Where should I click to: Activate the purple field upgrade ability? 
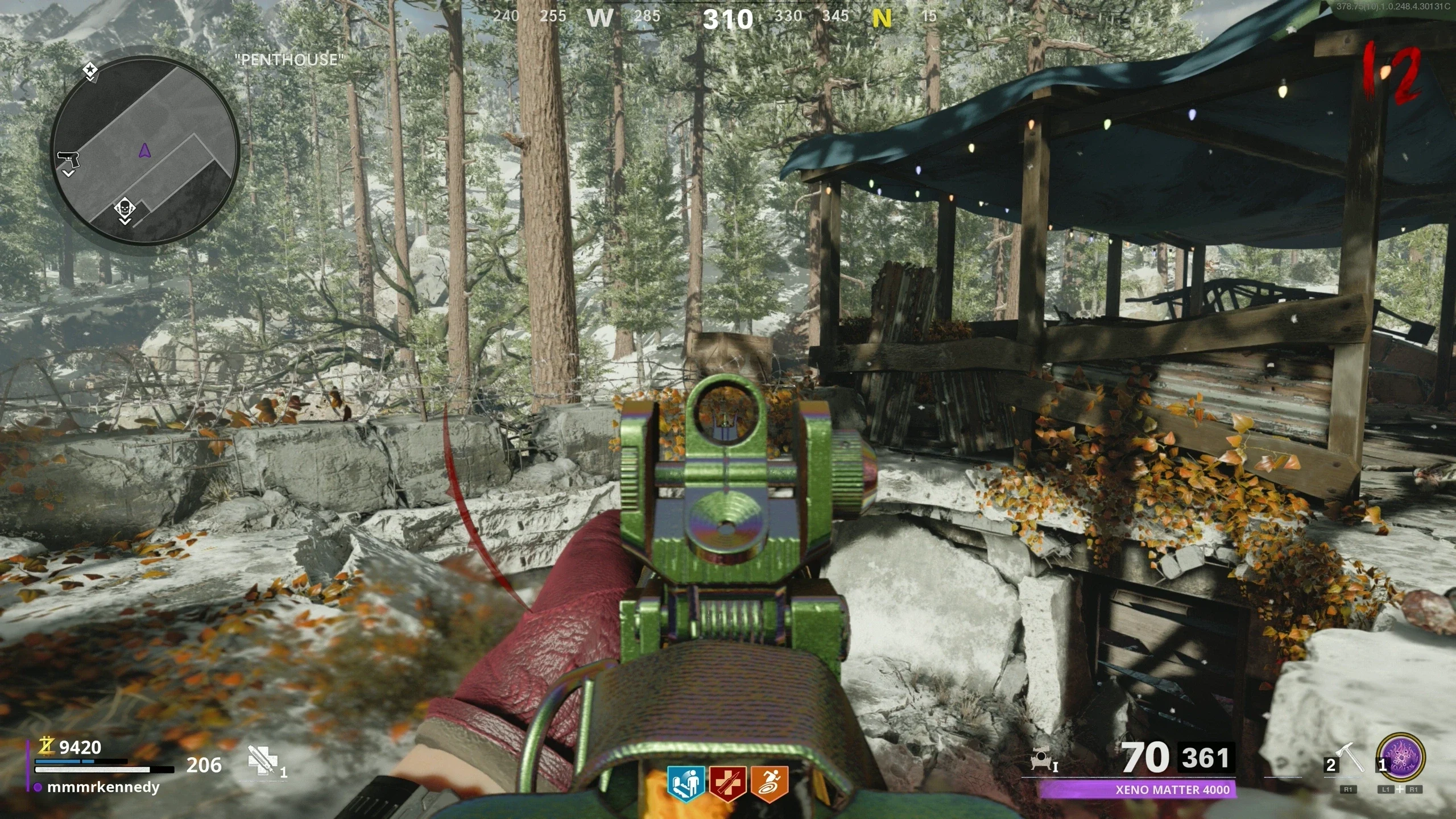click(1402, 759)
